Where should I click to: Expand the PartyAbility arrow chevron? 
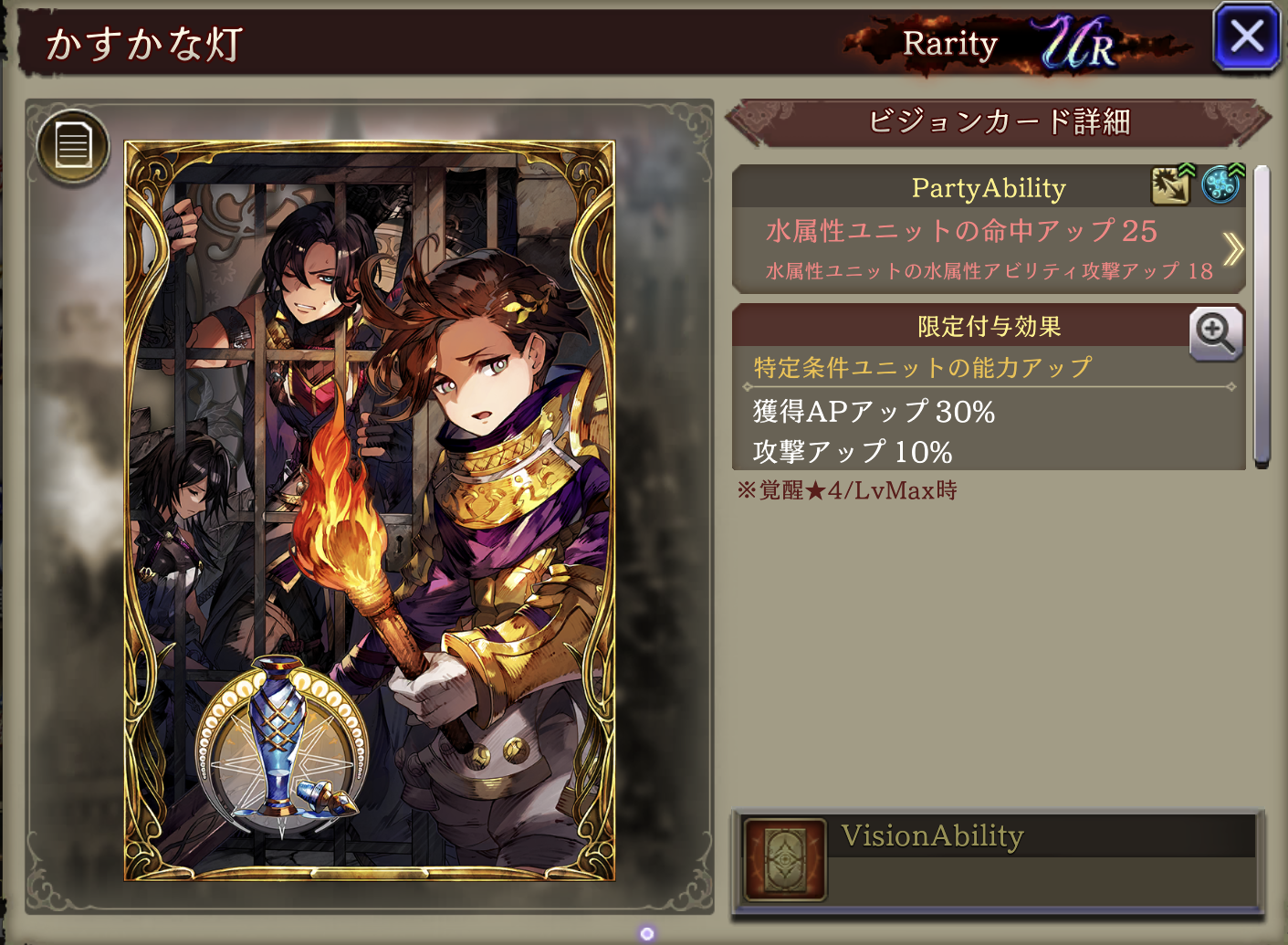(x=1232, y=248)
